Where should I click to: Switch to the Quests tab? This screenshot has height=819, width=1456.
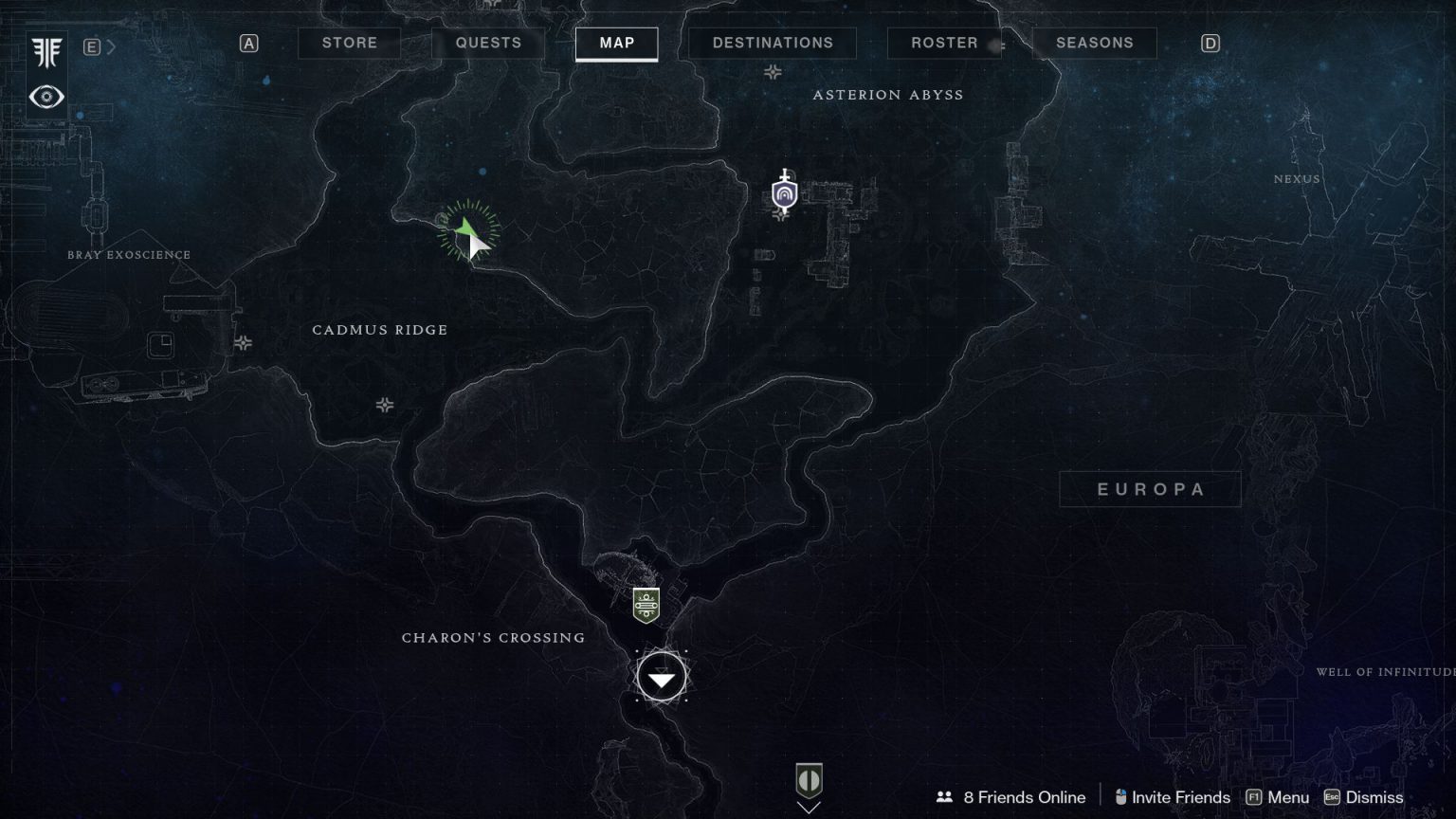[x=488, y=43]
